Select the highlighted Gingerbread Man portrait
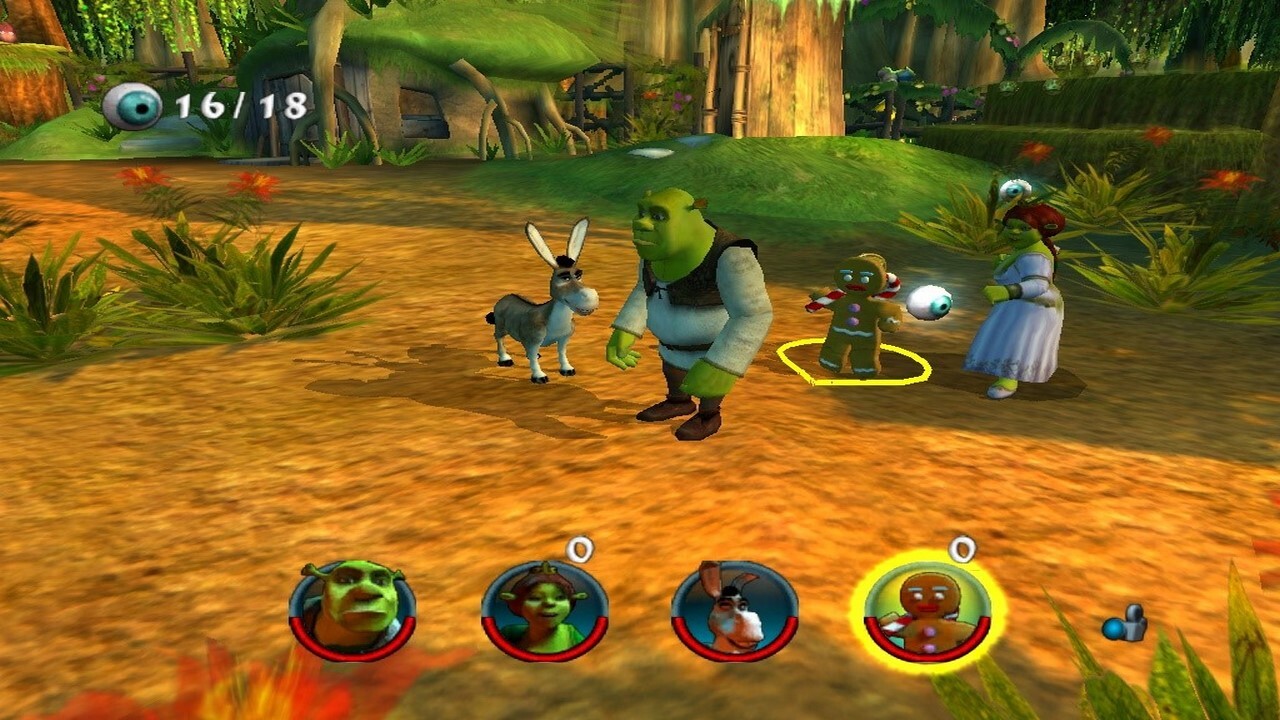This screenshot has width=1280, height=720. coord(928,610)
